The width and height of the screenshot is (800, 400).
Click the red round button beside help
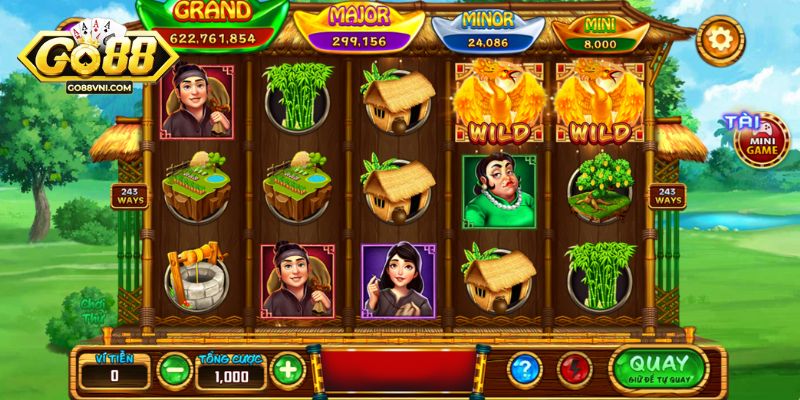(573, 369)
